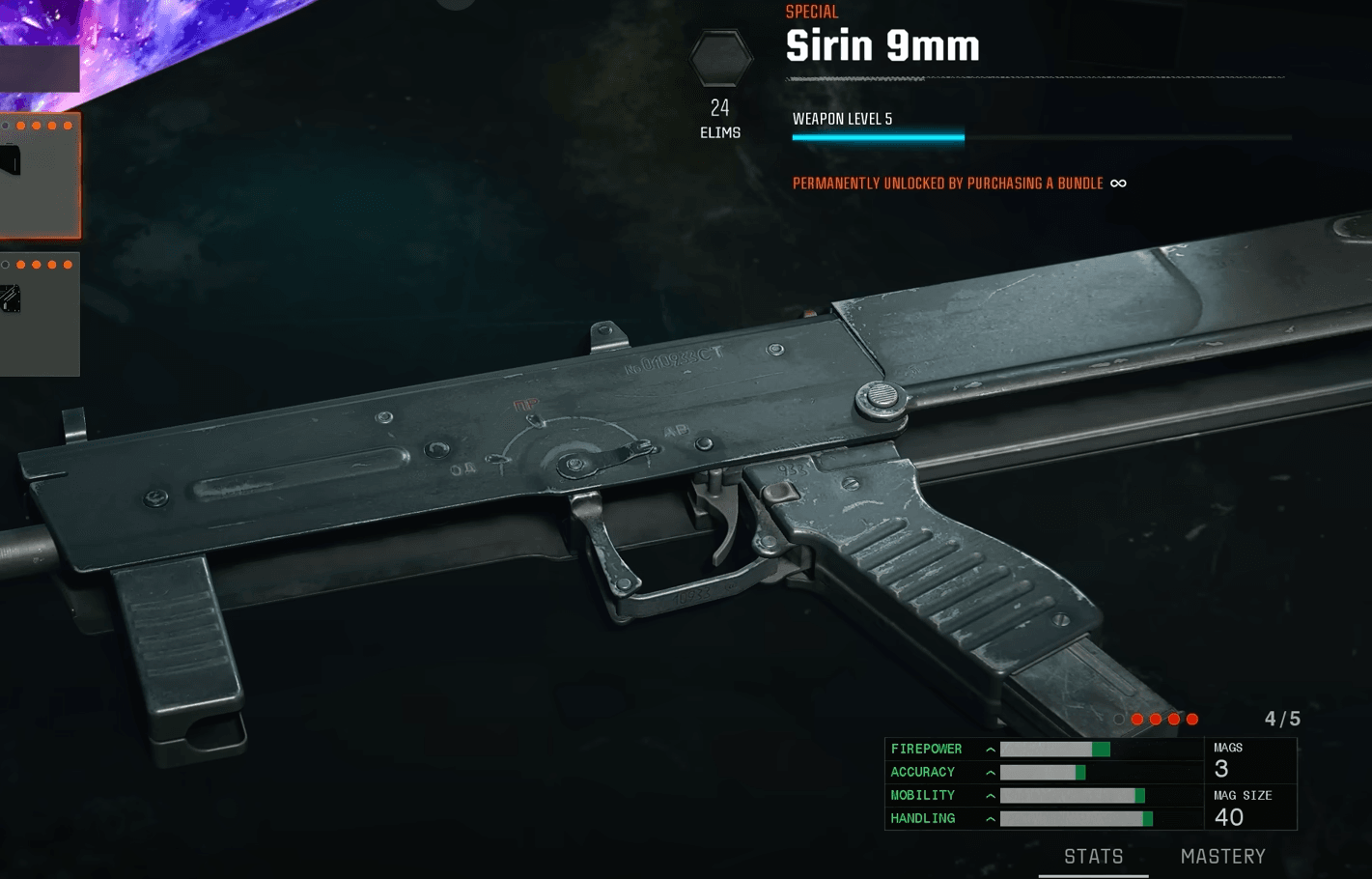Click the Firepower stat chevron icon

[989, 749]
